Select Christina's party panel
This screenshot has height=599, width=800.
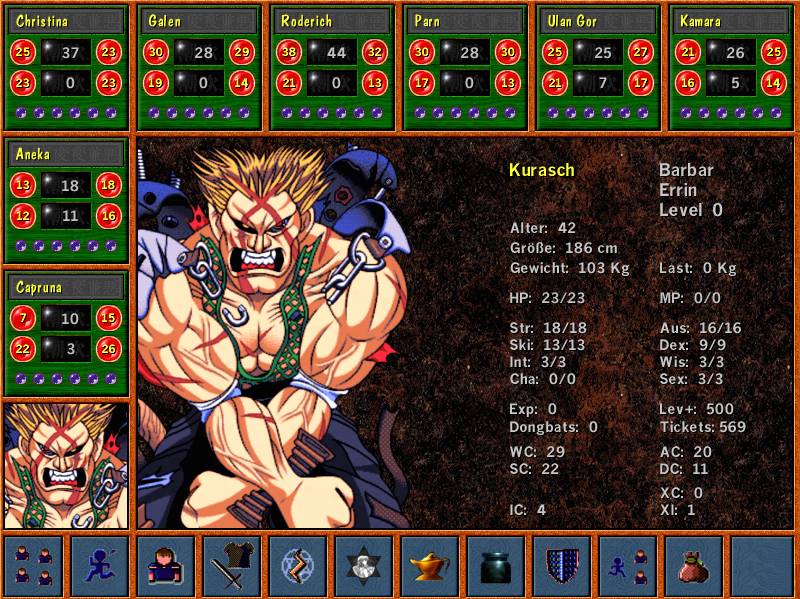[x=67, y=66]
